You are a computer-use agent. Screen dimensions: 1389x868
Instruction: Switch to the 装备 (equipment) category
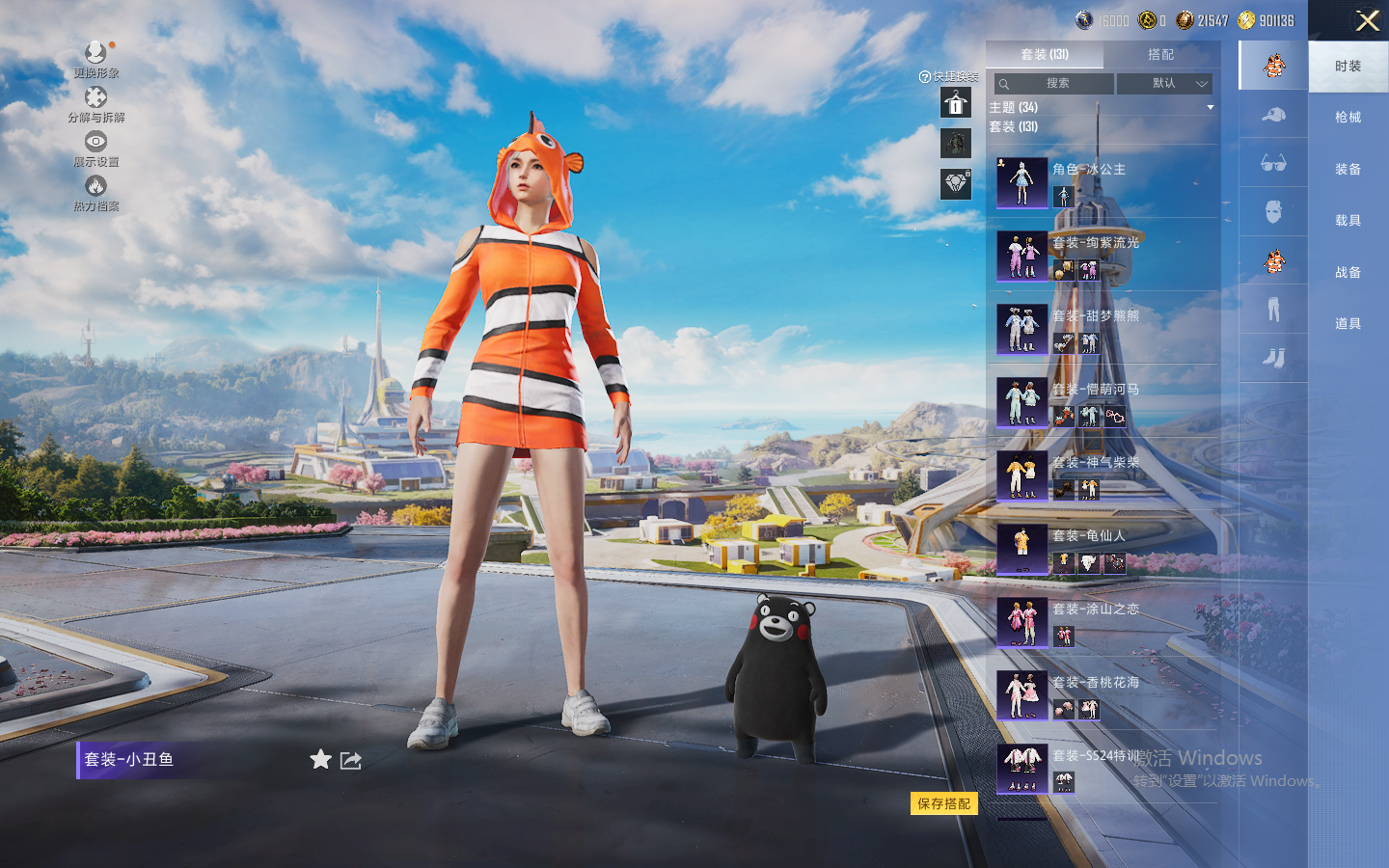click(x=1348, y=170)
